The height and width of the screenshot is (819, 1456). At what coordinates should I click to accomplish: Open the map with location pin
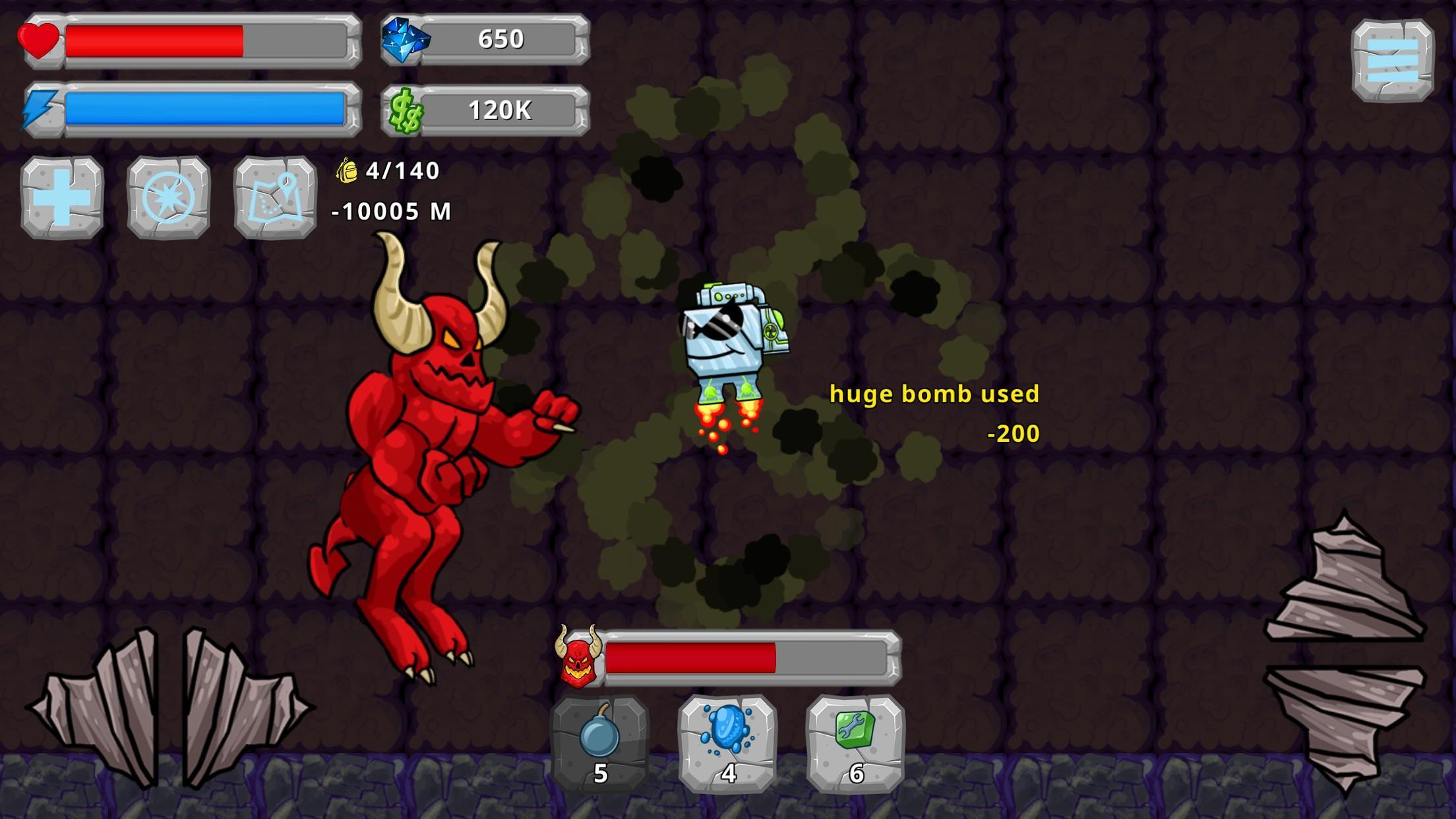tap(275, 197)
